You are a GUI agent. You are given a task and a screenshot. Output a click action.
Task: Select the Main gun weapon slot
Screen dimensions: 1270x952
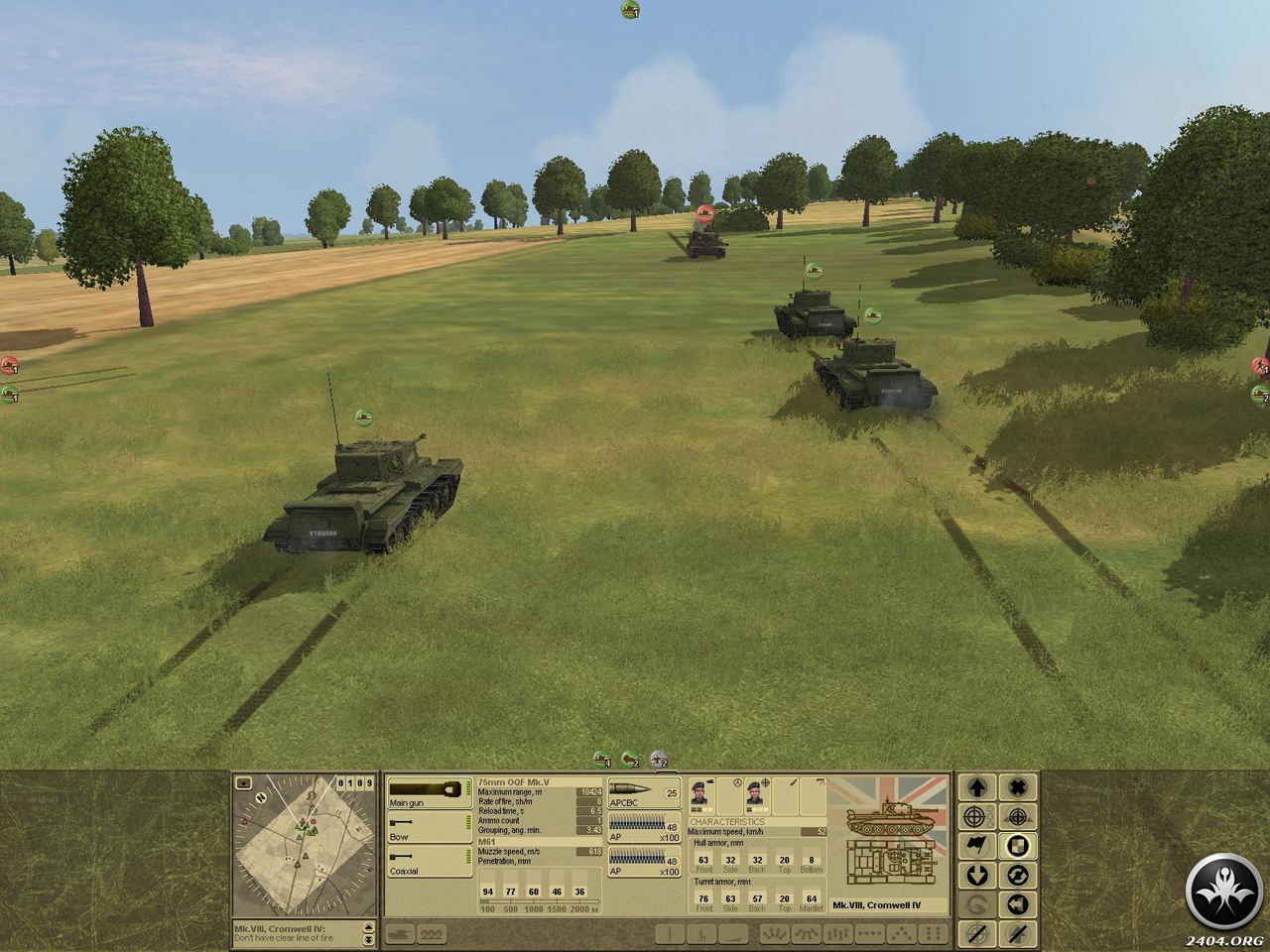[429, 794]
